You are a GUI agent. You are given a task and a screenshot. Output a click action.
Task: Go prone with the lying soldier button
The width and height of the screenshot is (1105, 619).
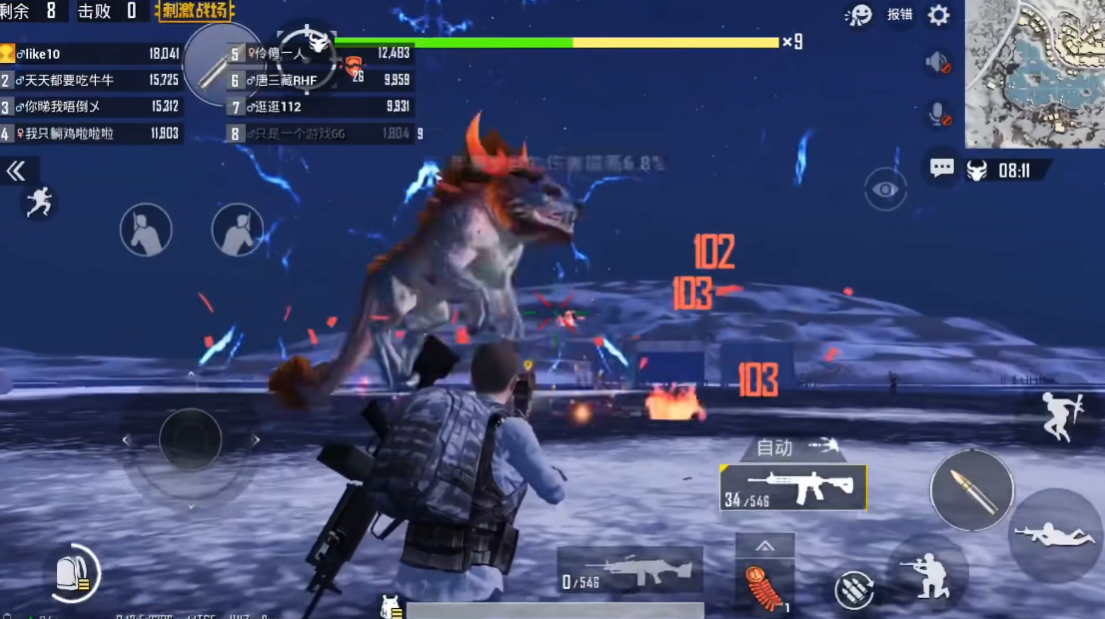(x=1056, y=535)
